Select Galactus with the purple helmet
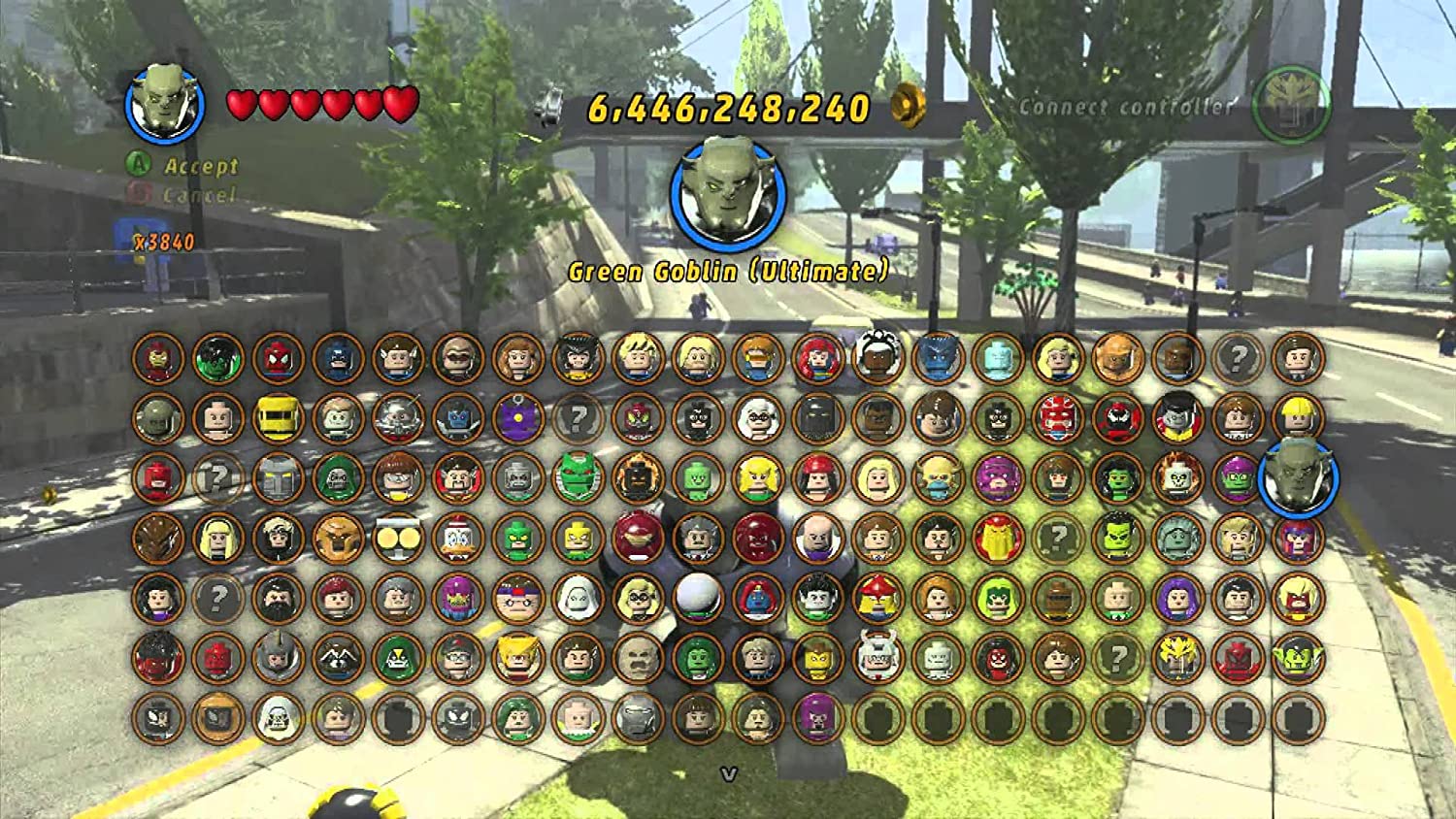This screenshot has height=819, width=1456. click(x=998, y=478)
